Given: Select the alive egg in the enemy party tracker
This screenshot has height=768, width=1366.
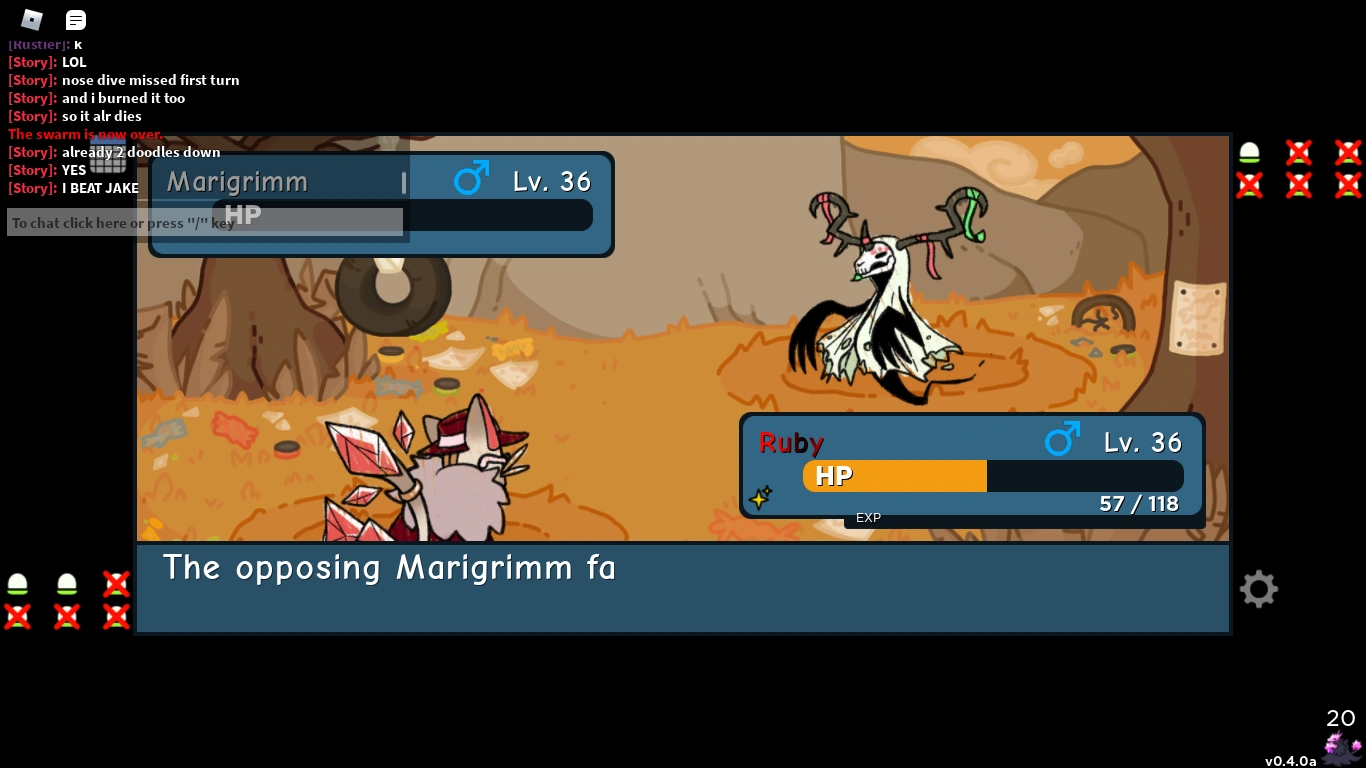Looking at the screenshot, I should pyautogui.click(x=1248, y=153).
